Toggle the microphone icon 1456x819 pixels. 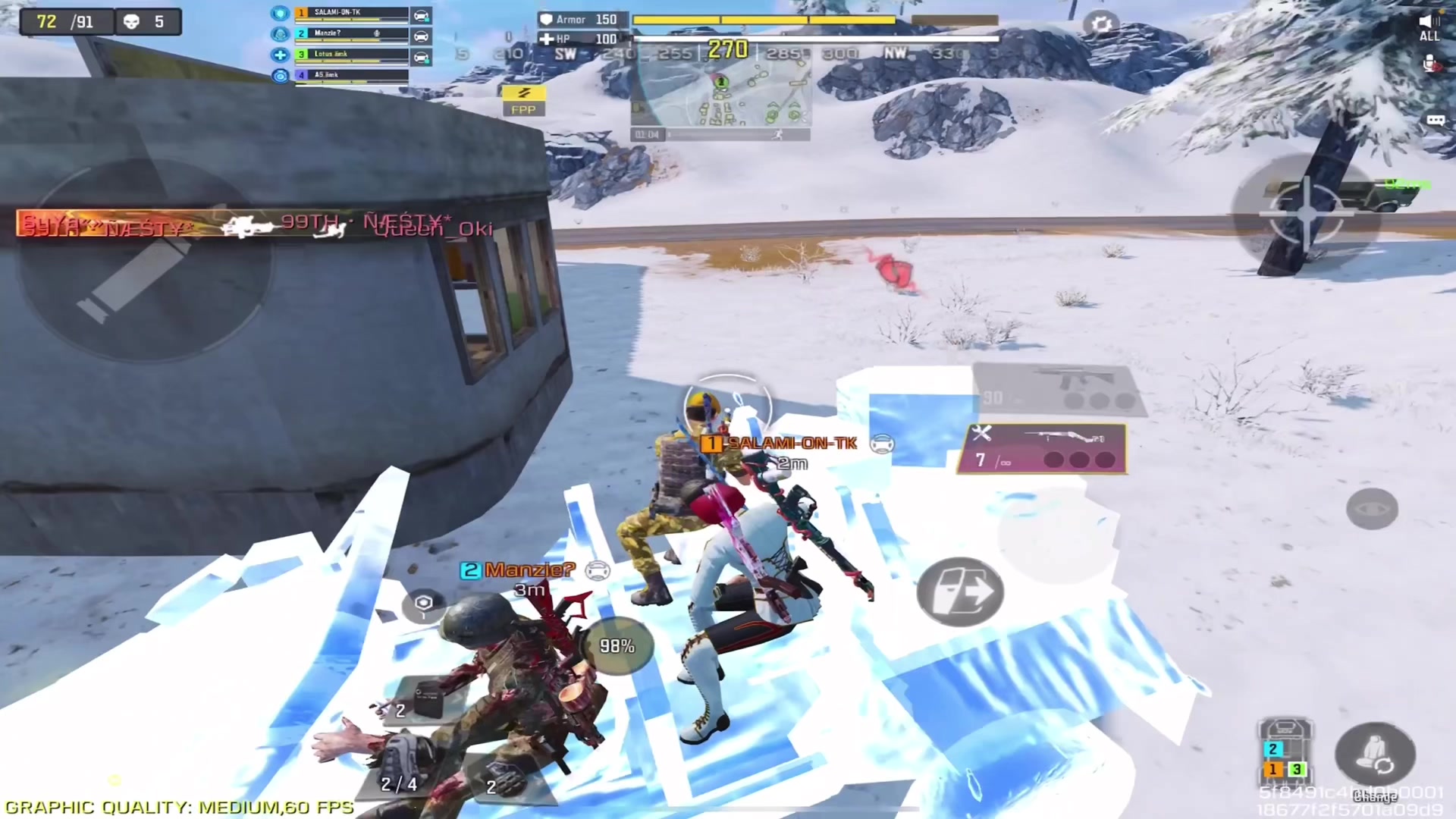click(x=1429, y=66)
